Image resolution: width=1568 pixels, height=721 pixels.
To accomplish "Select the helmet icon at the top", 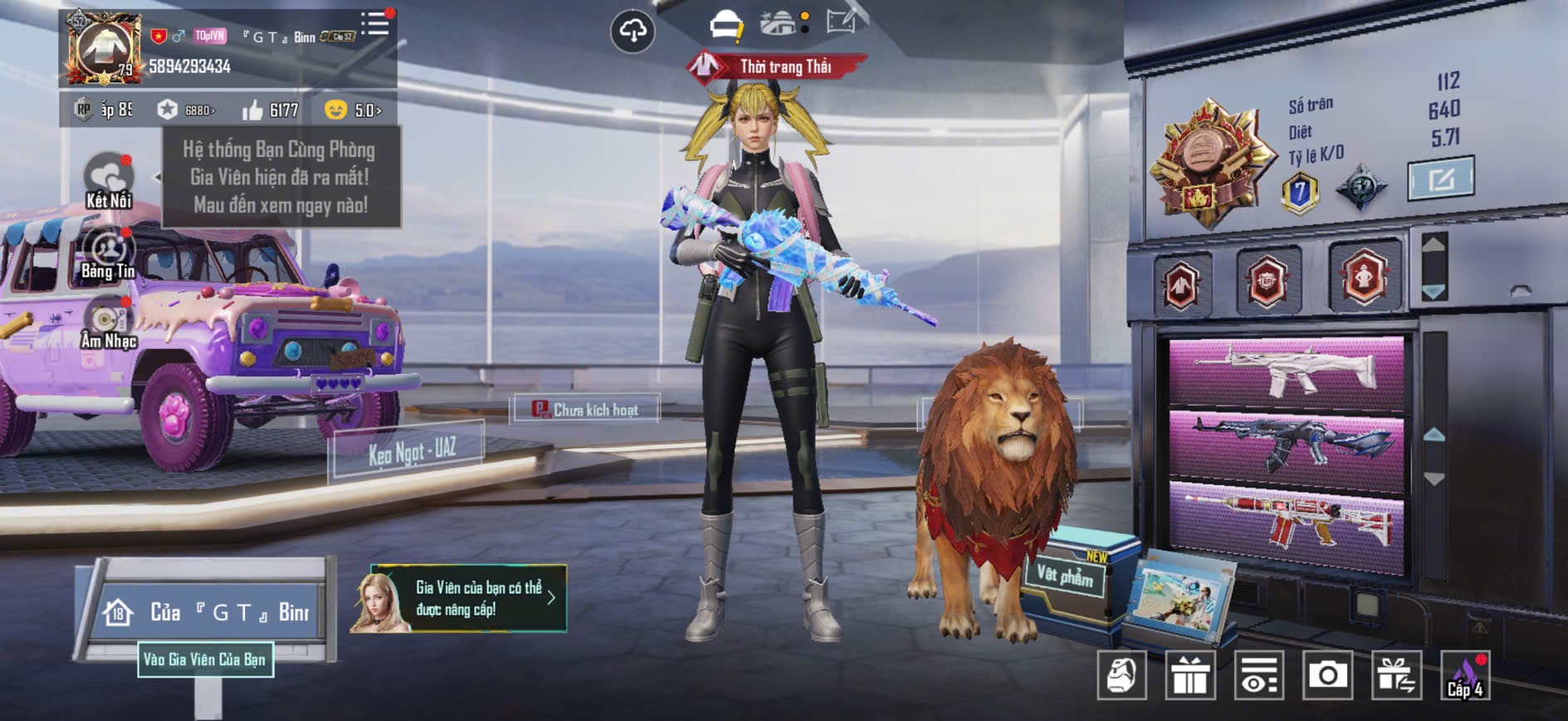I will coord(727,25).
